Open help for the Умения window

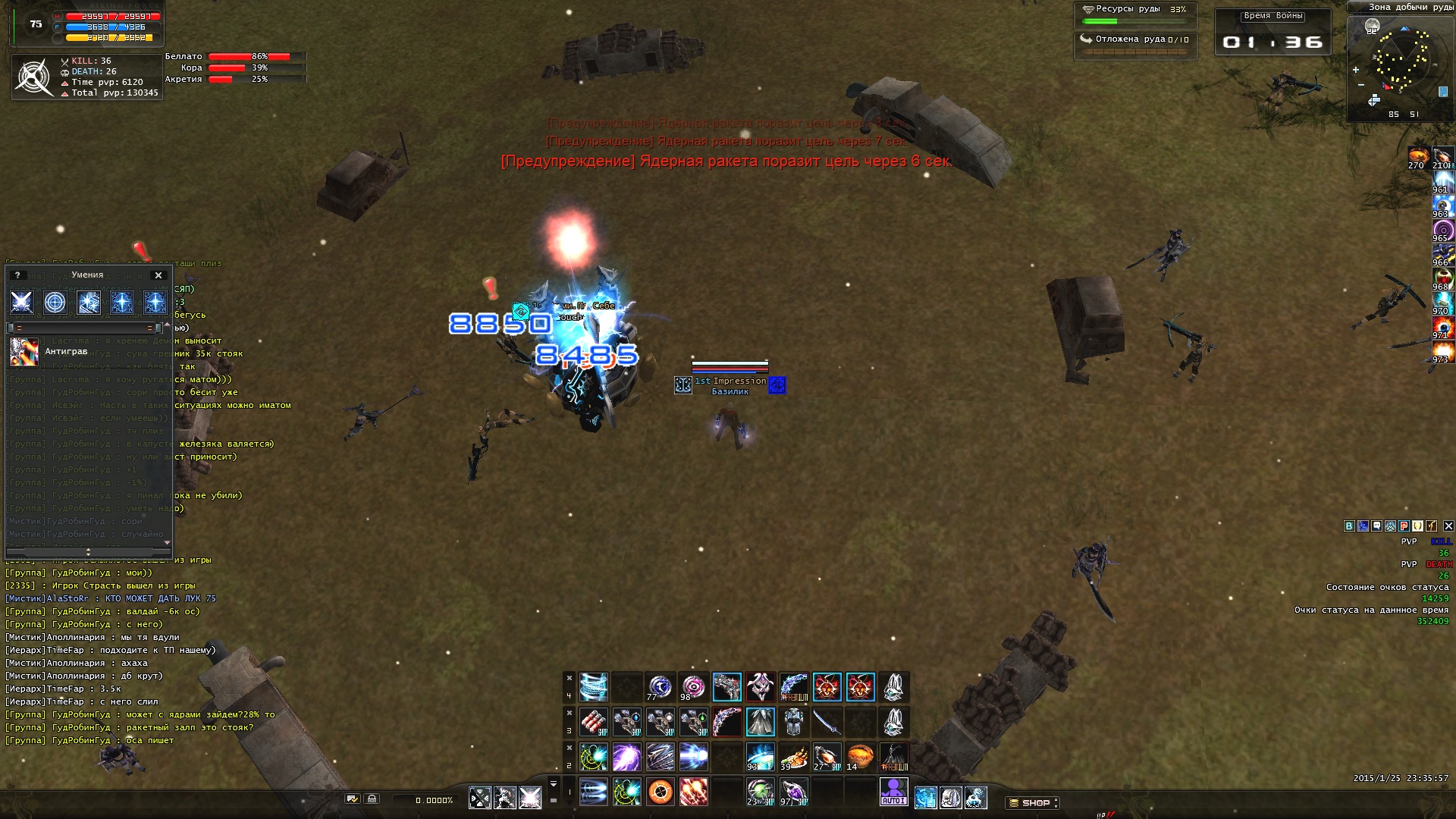tap(17, 275)
